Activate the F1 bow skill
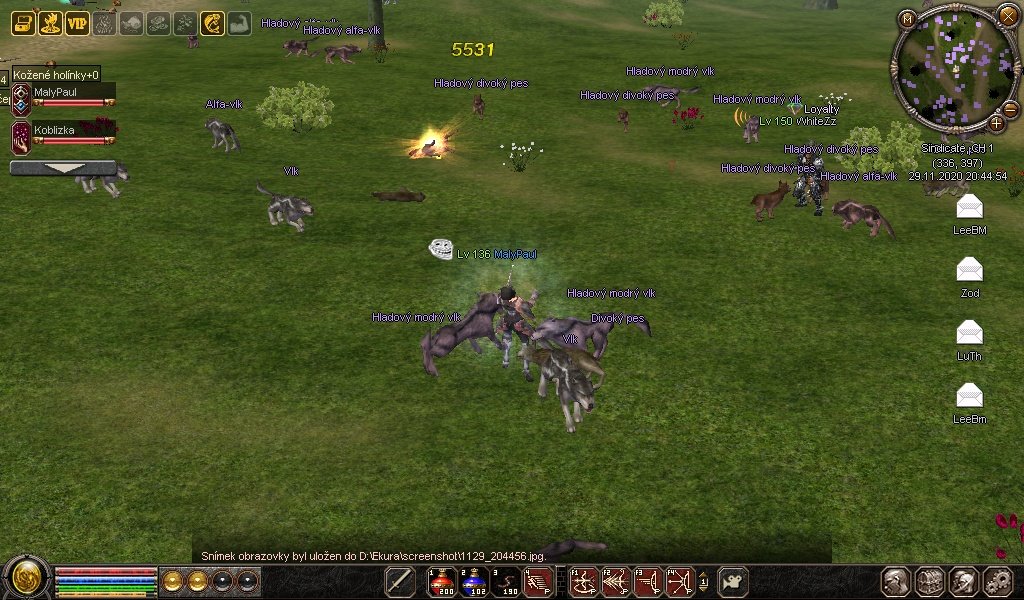This screenshot has height=600, width=1024. tap(583, 581)
